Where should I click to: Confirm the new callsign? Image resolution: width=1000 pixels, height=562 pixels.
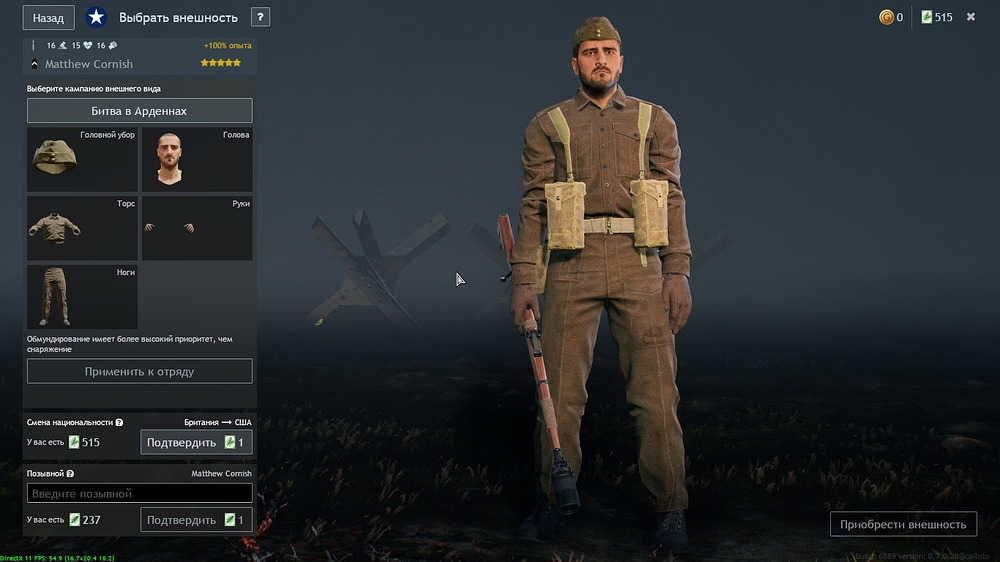click(x=195, y=520)
